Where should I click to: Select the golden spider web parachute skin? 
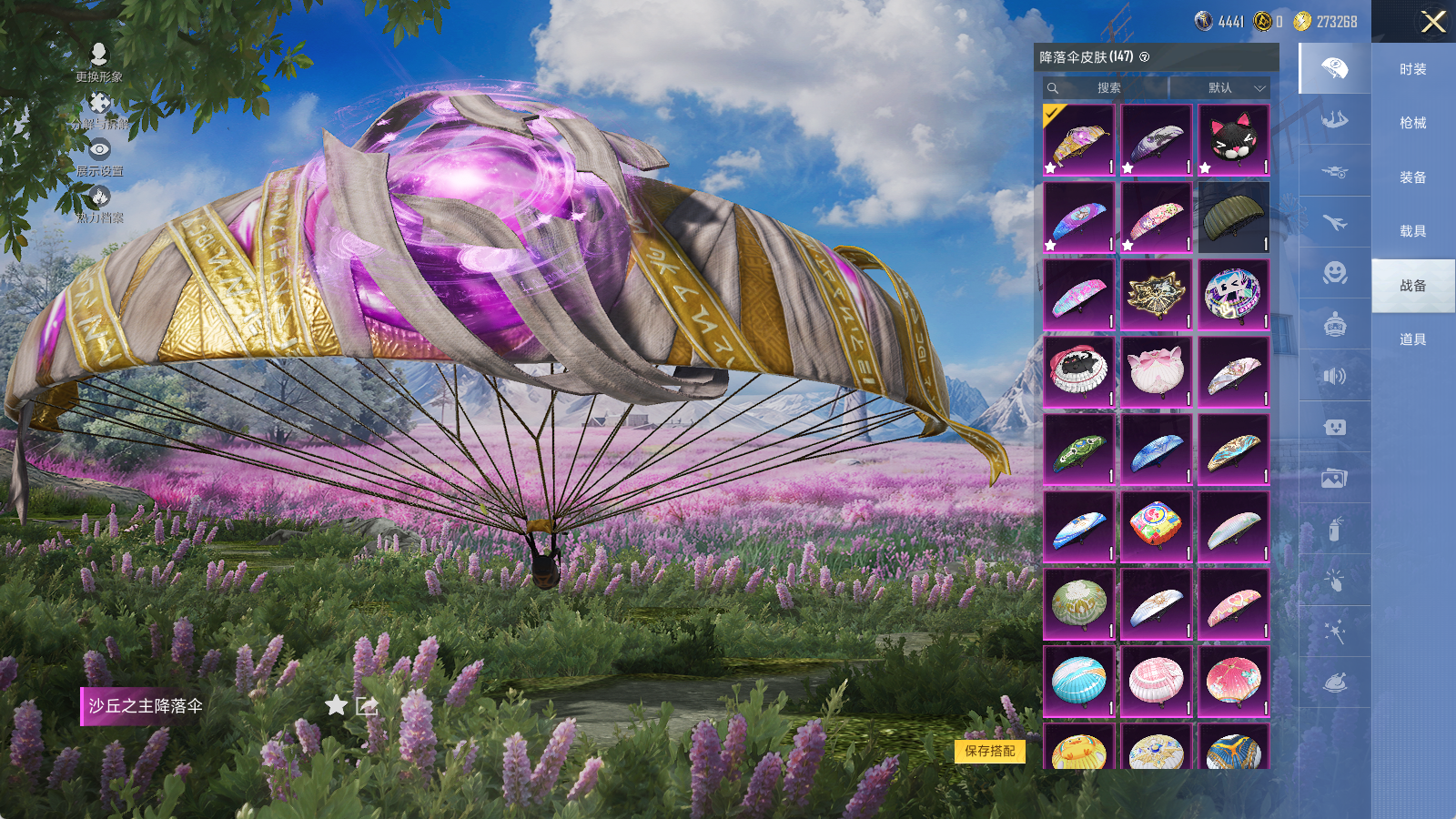[x=1156, y=294]
